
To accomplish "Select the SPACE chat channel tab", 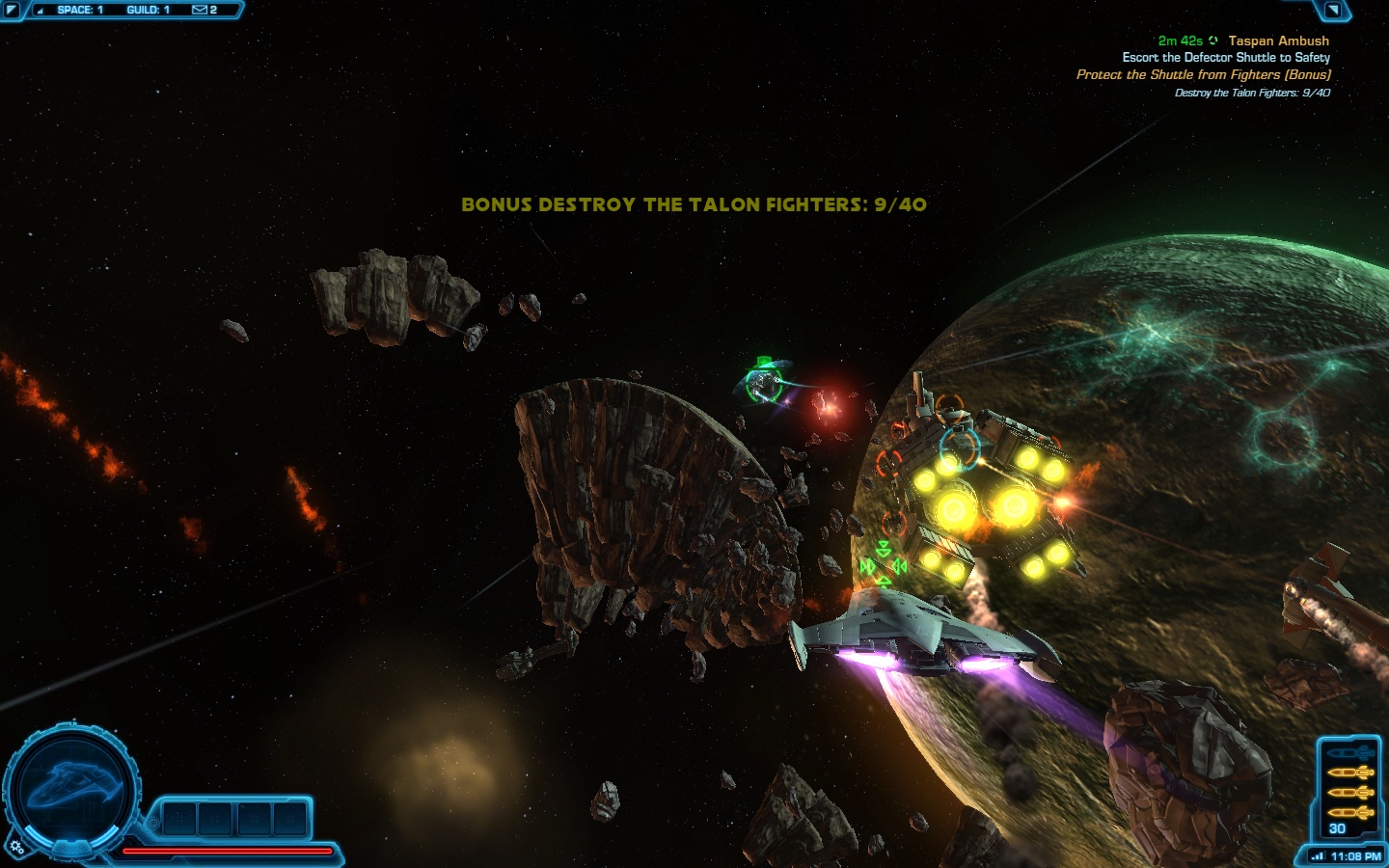I will coord(79,10).
